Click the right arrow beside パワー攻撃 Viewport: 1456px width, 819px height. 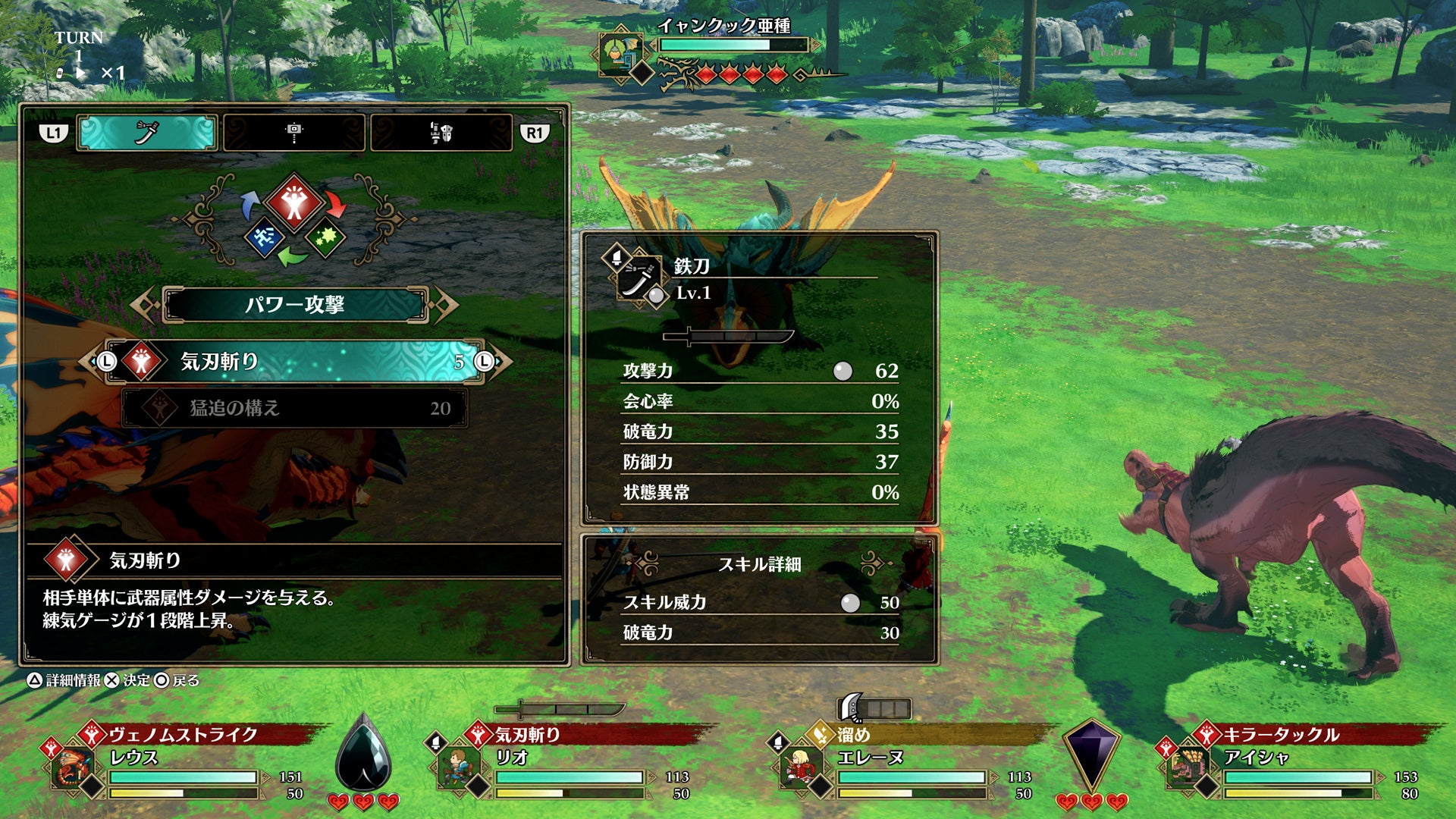pos(445,305)
